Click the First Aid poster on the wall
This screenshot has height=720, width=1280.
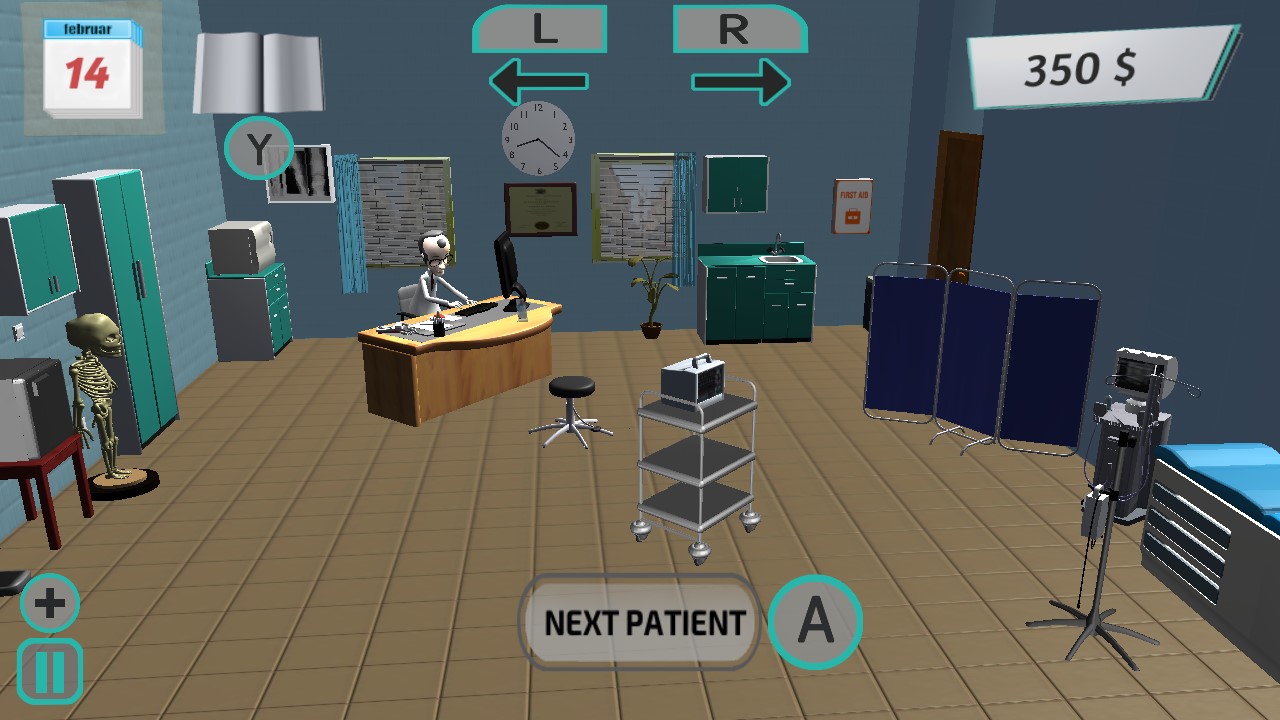click(x=851, y=207)
